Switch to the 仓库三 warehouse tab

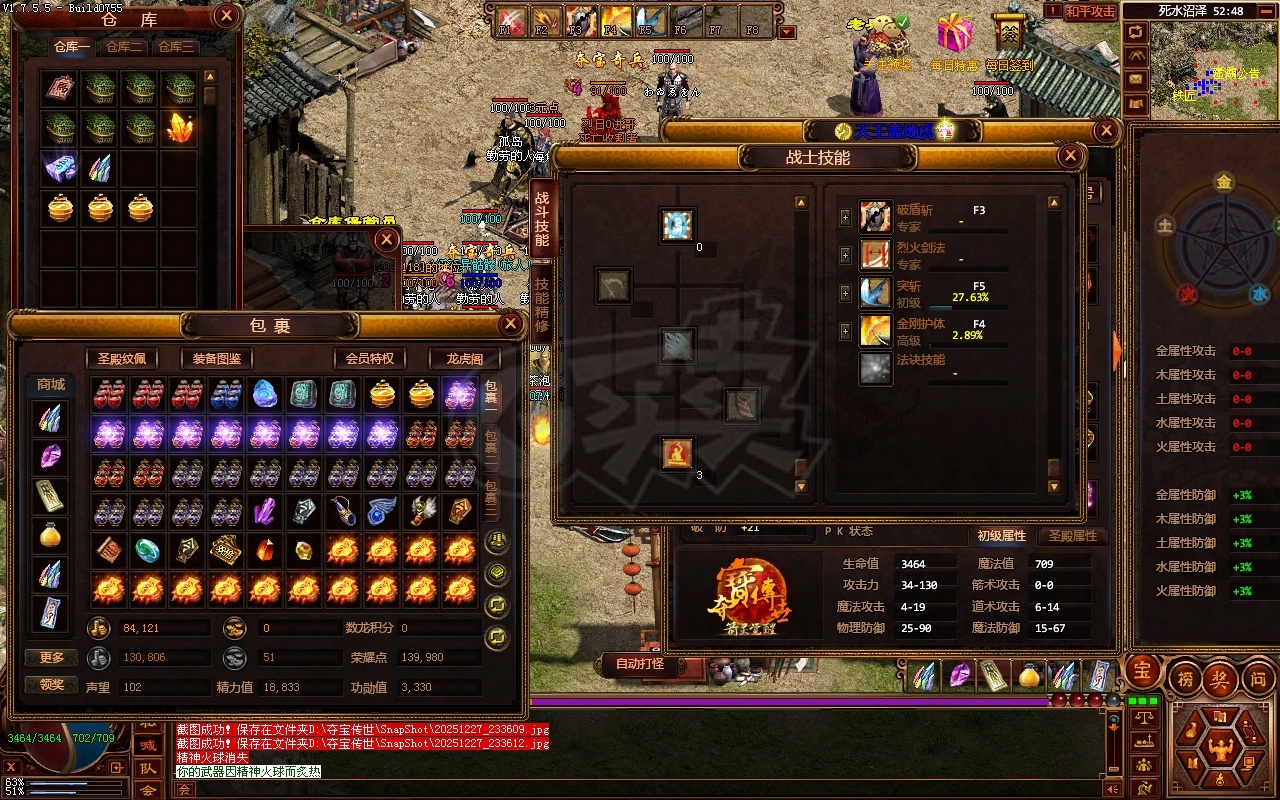[175, 47]
